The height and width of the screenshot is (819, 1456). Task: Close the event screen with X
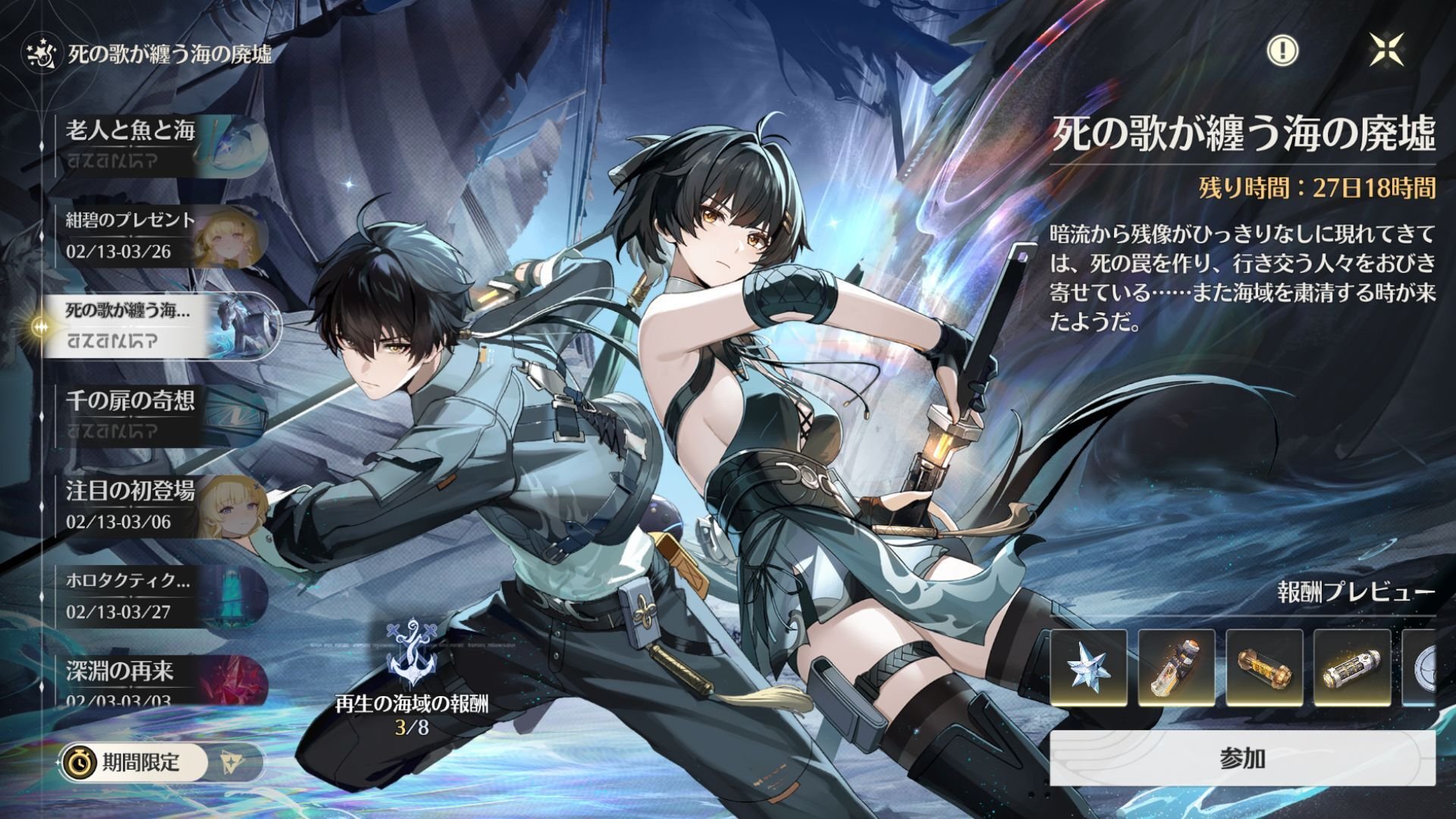coord(1386,51)
